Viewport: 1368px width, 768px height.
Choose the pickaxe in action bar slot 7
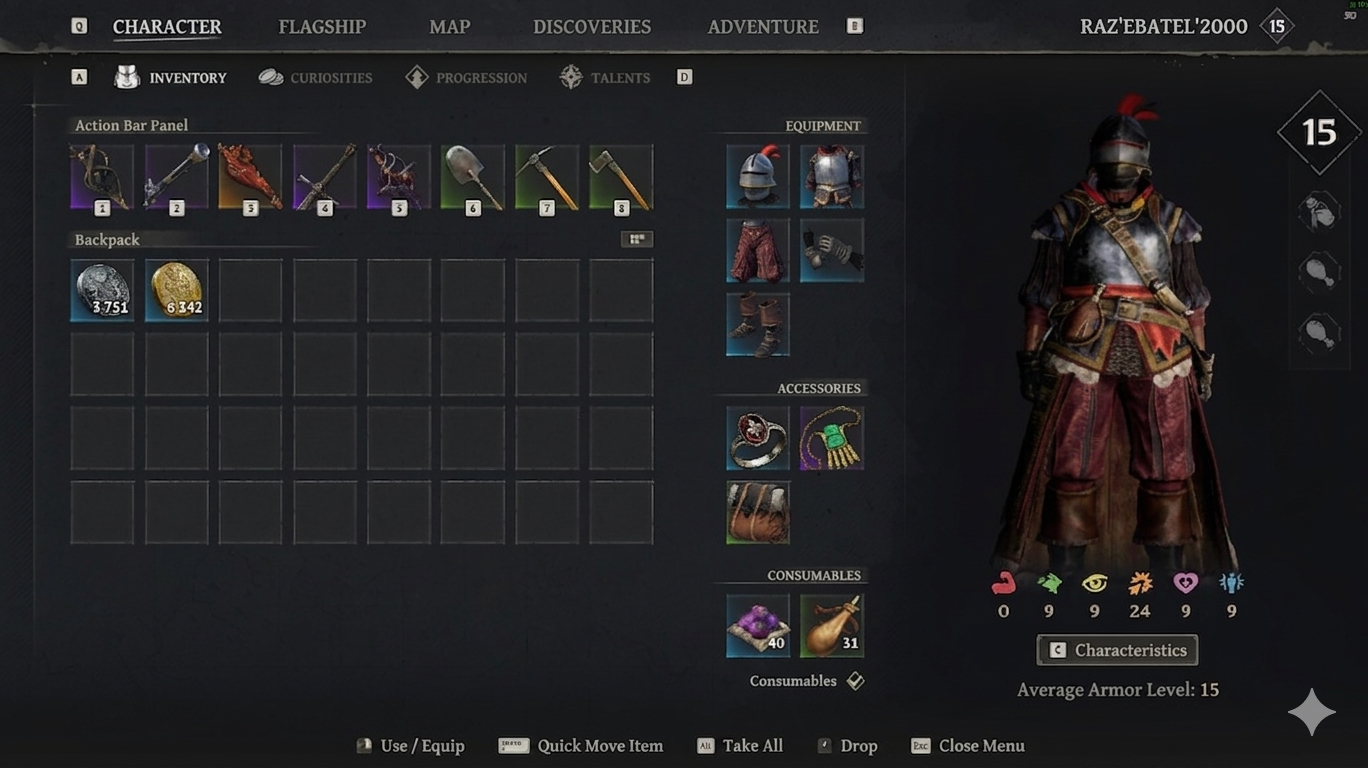(547, 178)
